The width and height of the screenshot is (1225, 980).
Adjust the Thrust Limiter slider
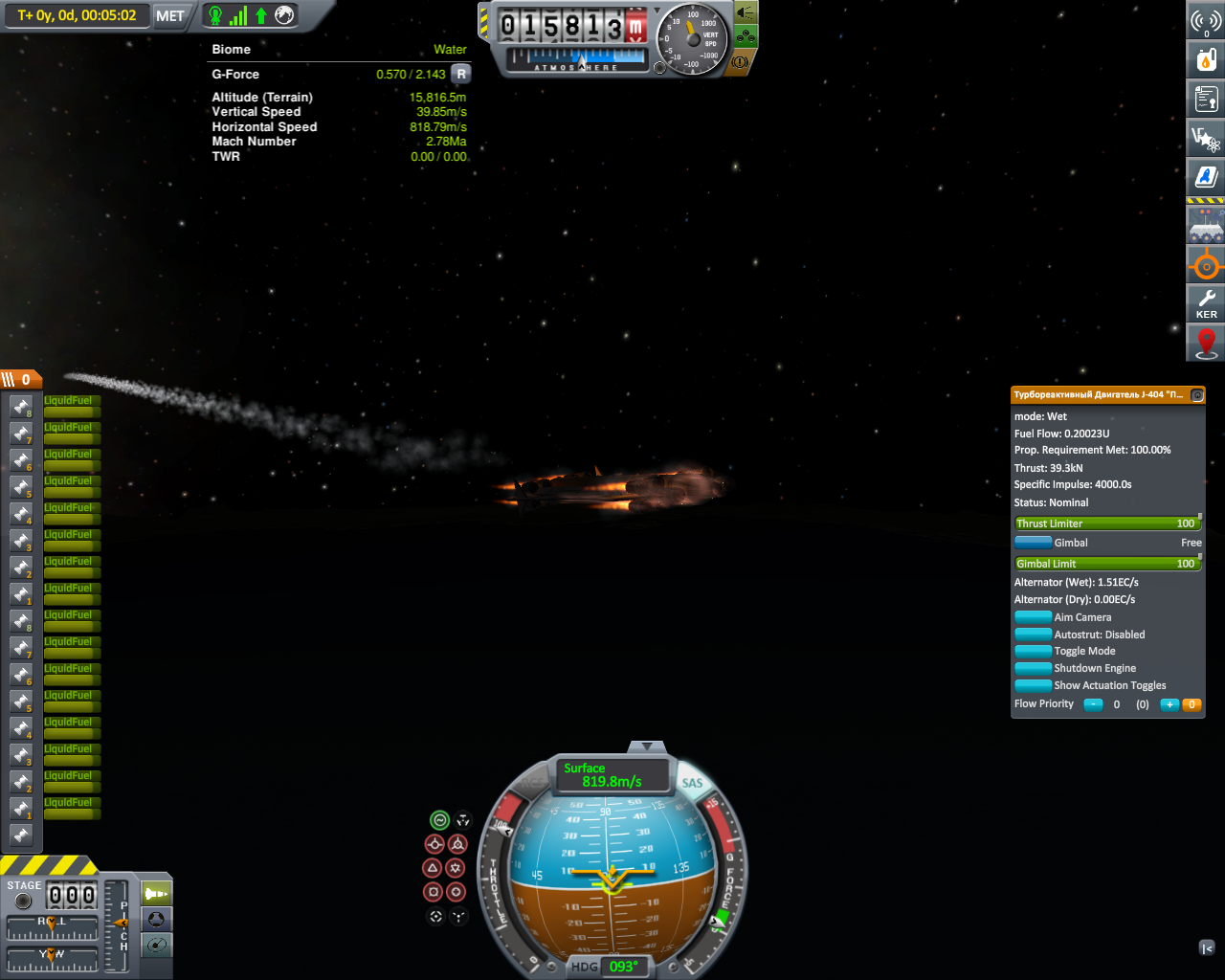tap(1105, 523)
